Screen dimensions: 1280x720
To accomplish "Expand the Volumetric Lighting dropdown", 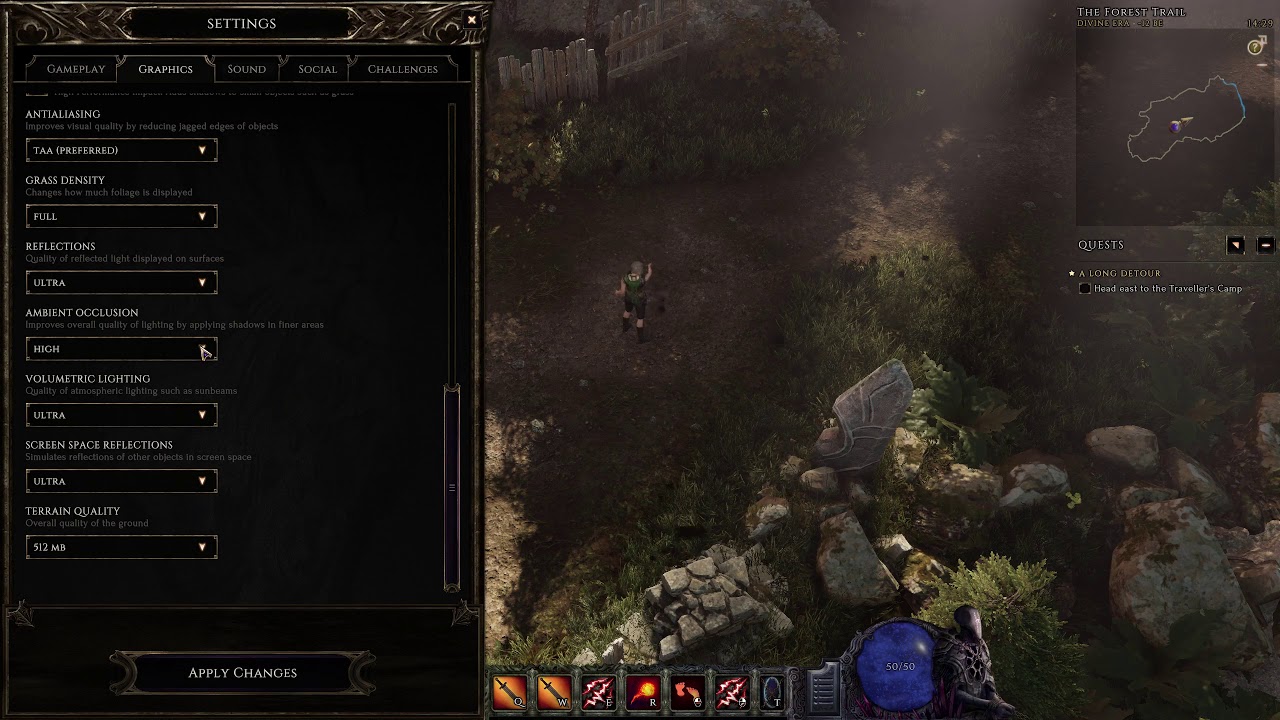I will 121,415.
